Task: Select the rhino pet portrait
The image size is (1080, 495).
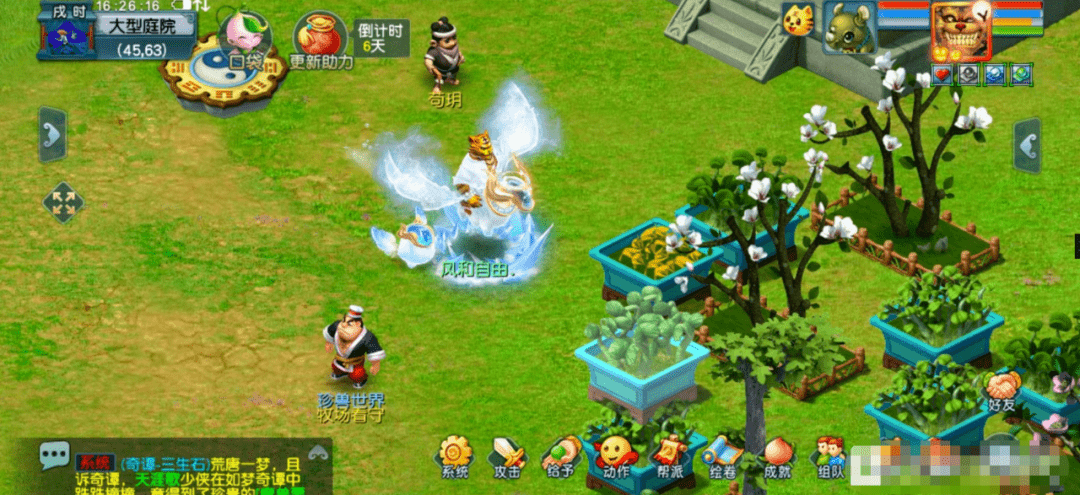Action: coord(849,27)
